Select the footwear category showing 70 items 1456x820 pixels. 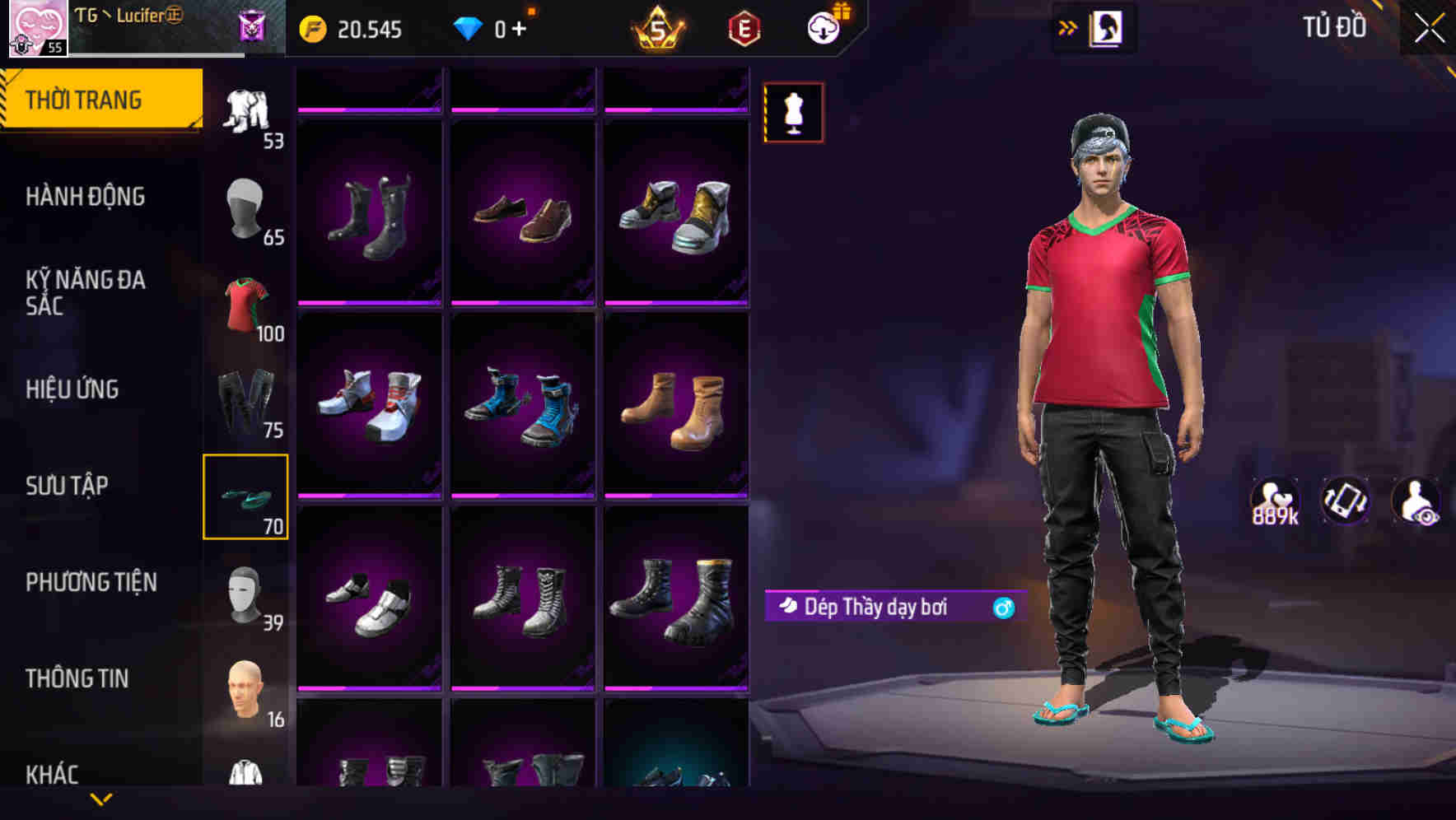tap(245, 494)
